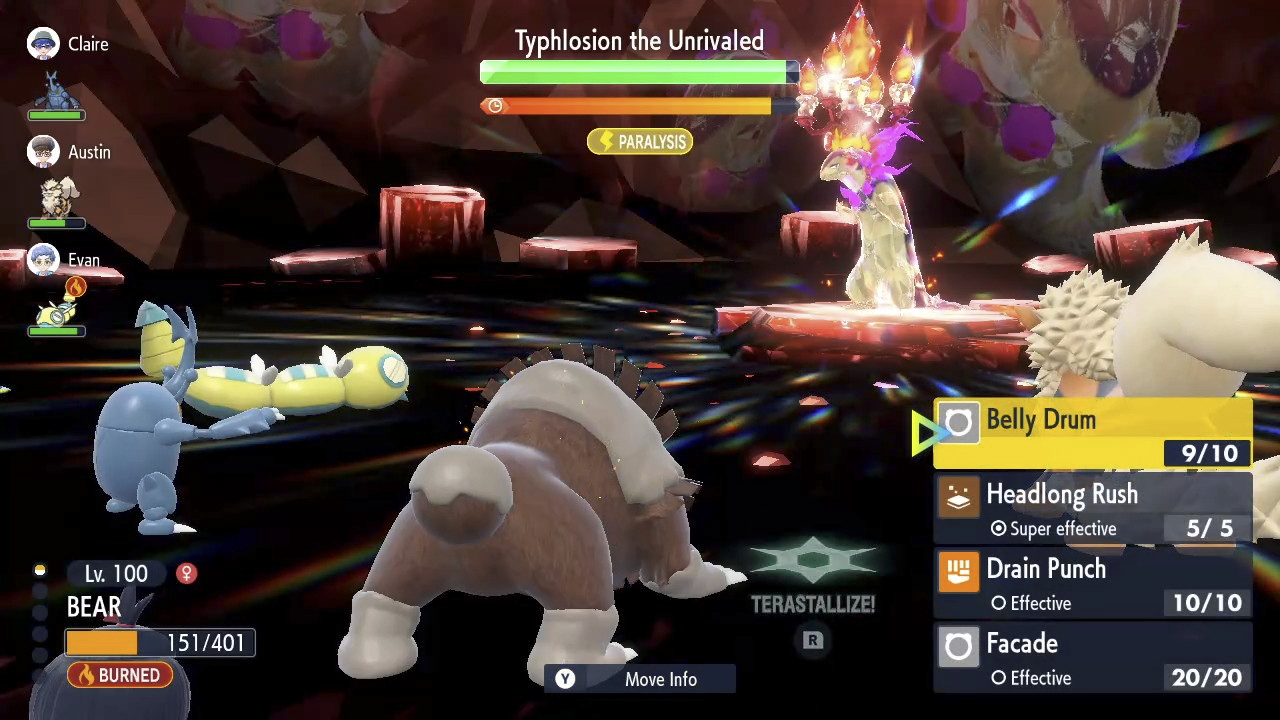Activate the Terastallize emblem
The width and height of the screenshot is (1280, 720).
(x=813, y=565)
